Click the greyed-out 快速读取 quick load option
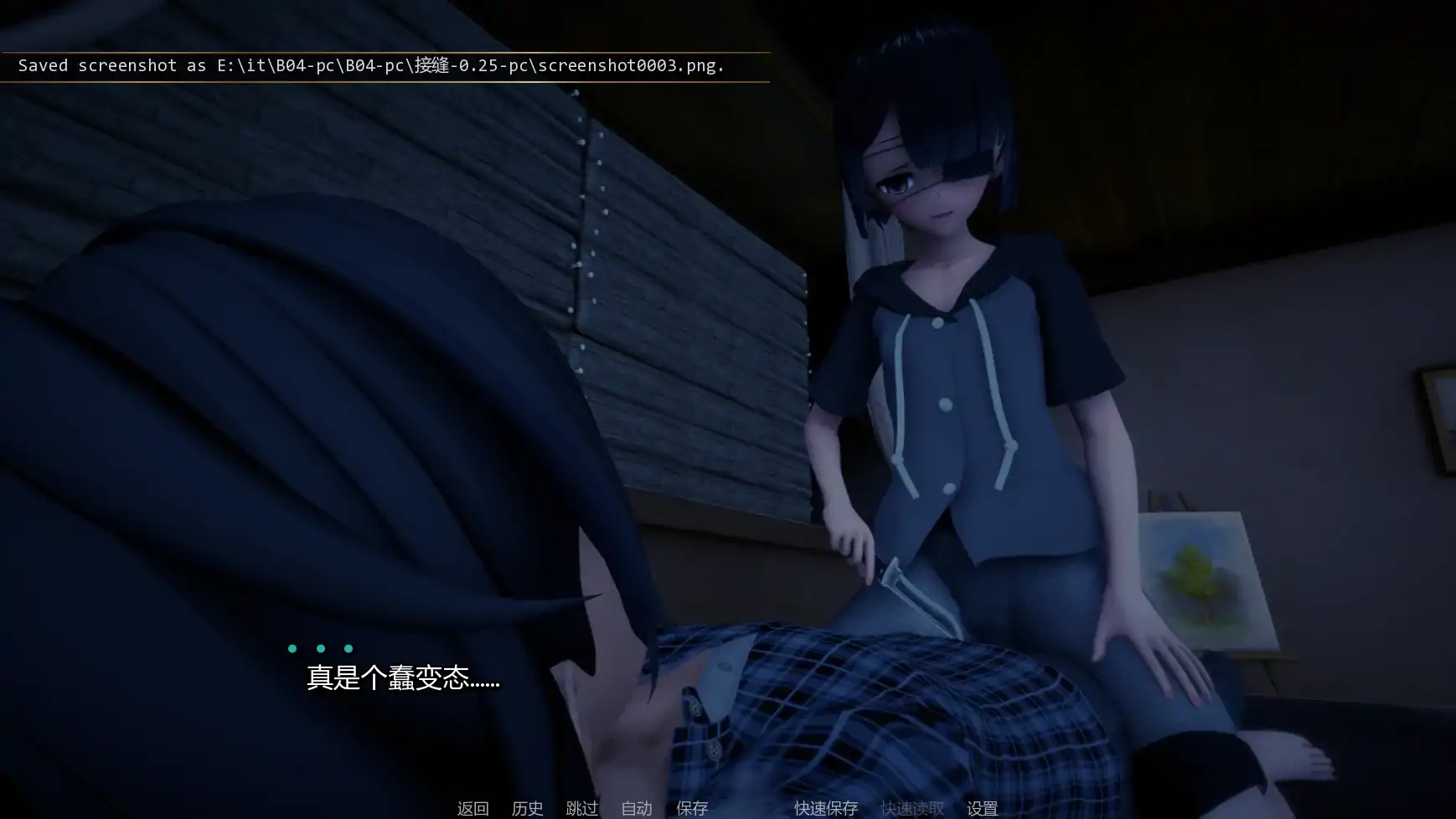The image size is (1456, 819). 911,808
